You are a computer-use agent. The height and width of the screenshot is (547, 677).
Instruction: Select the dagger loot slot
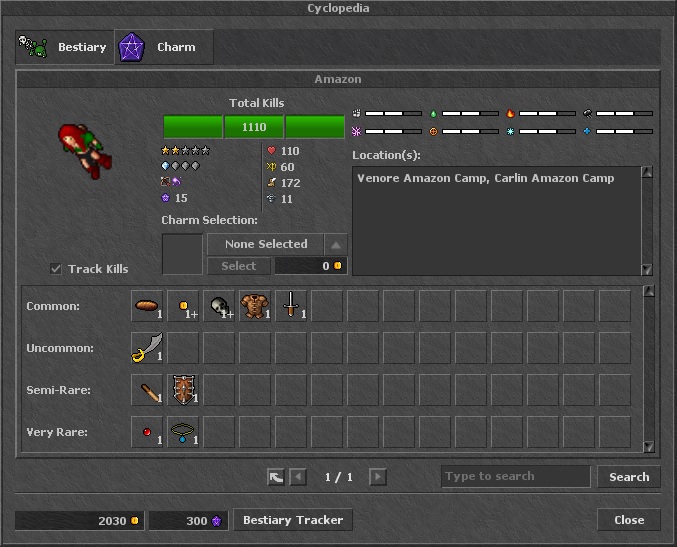(x=291, y=306)
